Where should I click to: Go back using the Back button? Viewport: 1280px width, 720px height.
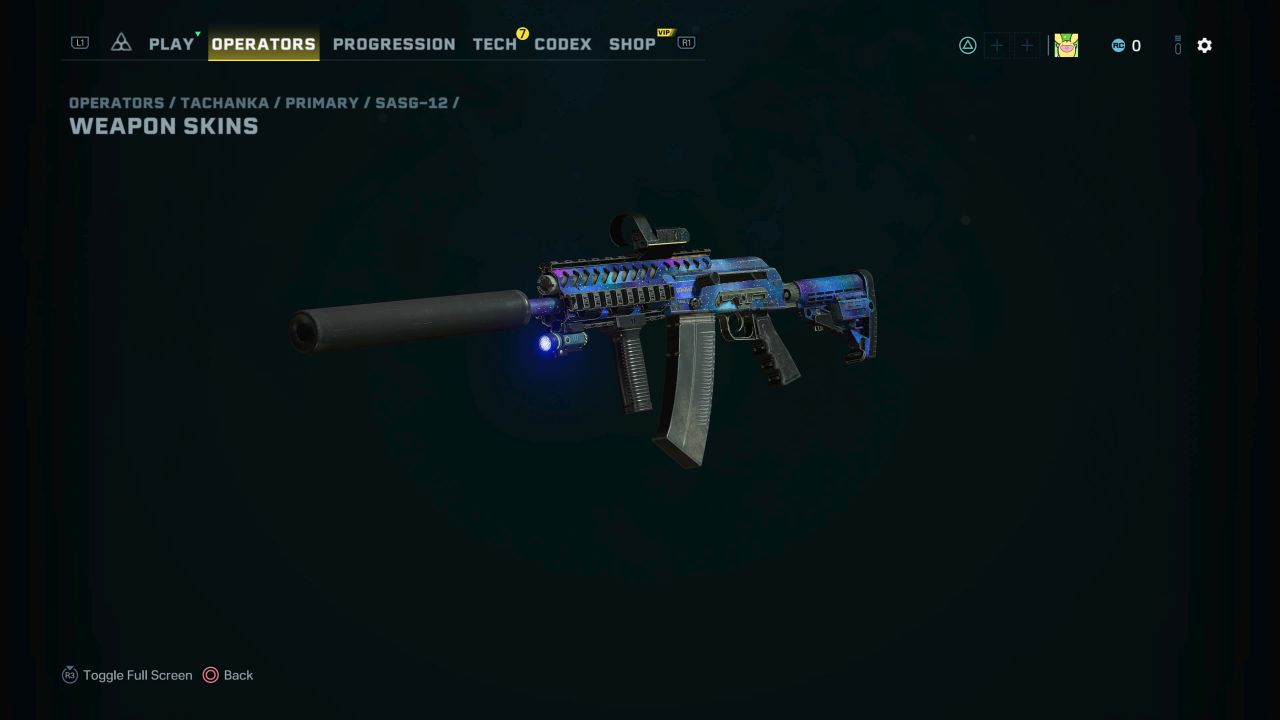(x=229, y=675)
